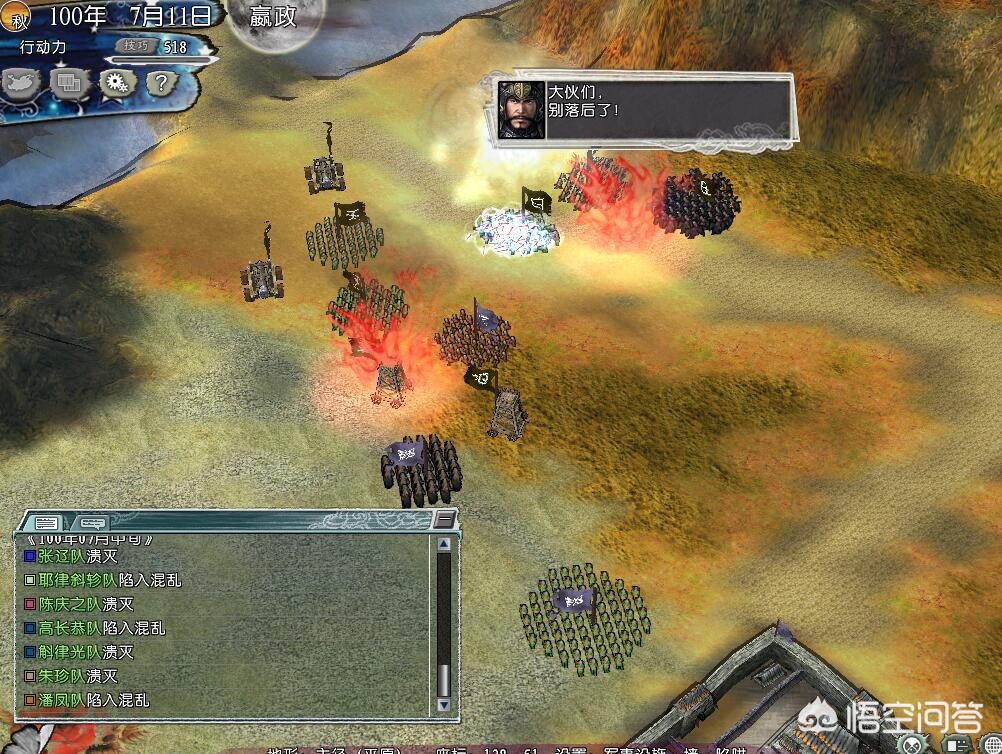Open the China map overview button

tap(21, 83)
